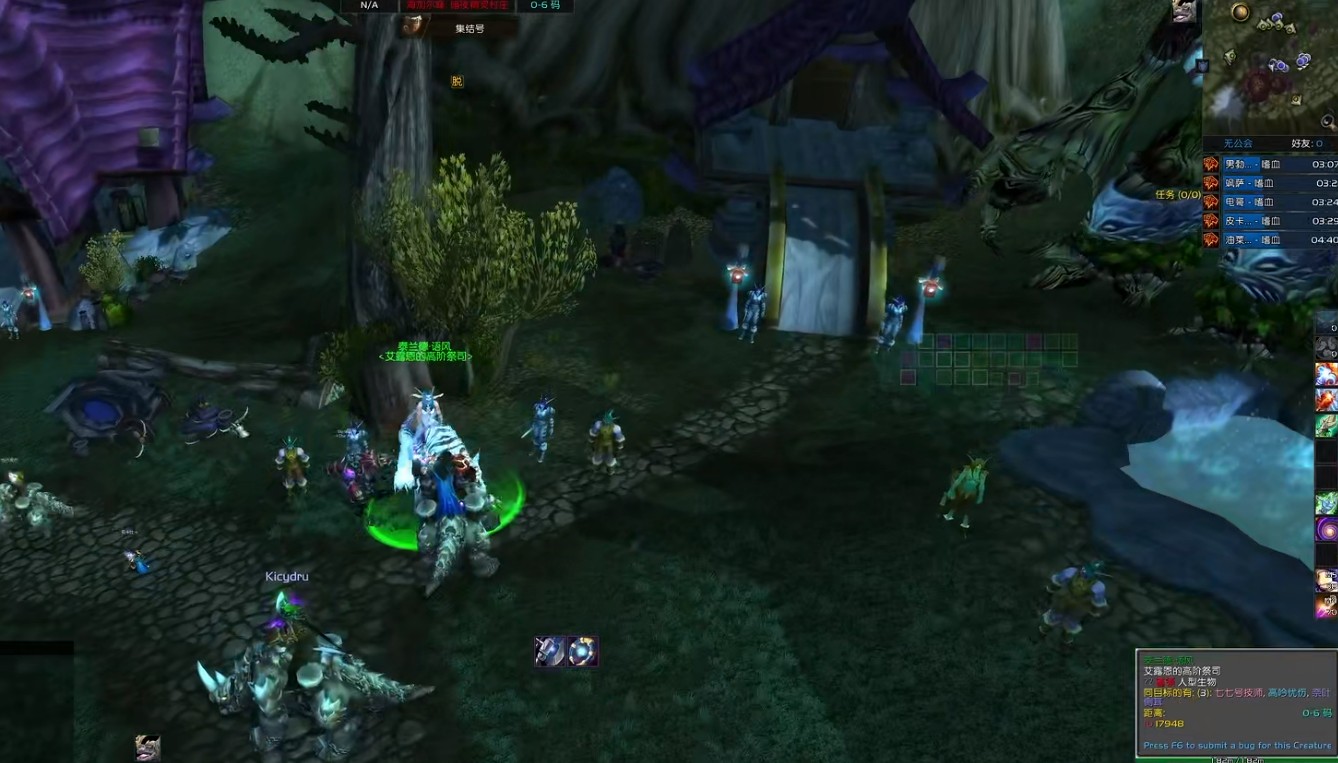Select the 集结号 horn bar
1338x763 pixels.
coord(459,28)
